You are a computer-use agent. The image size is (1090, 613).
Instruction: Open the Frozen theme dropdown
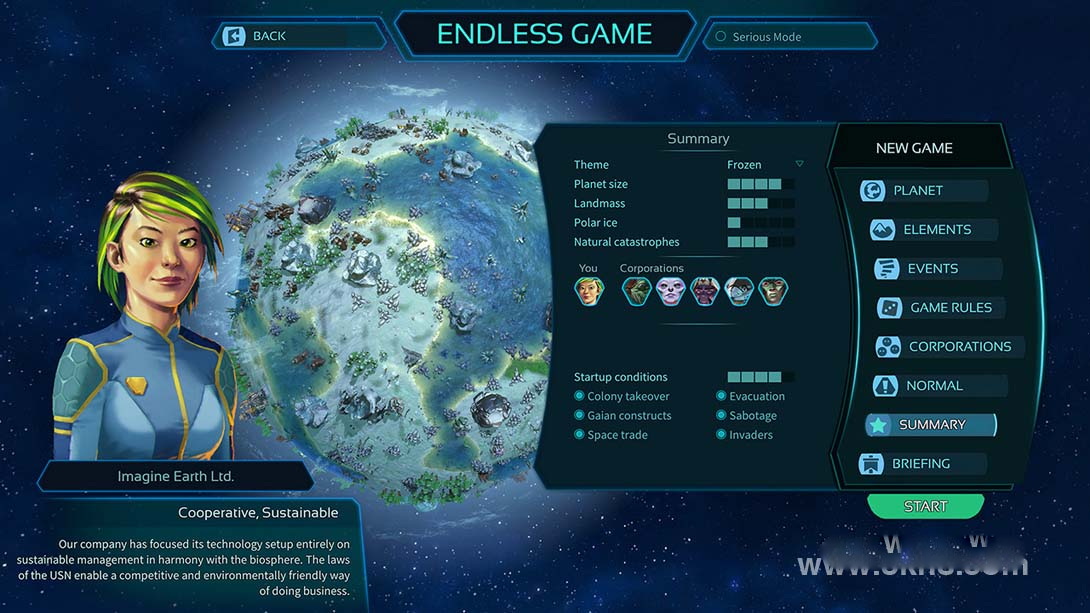[x=799, y=164]
